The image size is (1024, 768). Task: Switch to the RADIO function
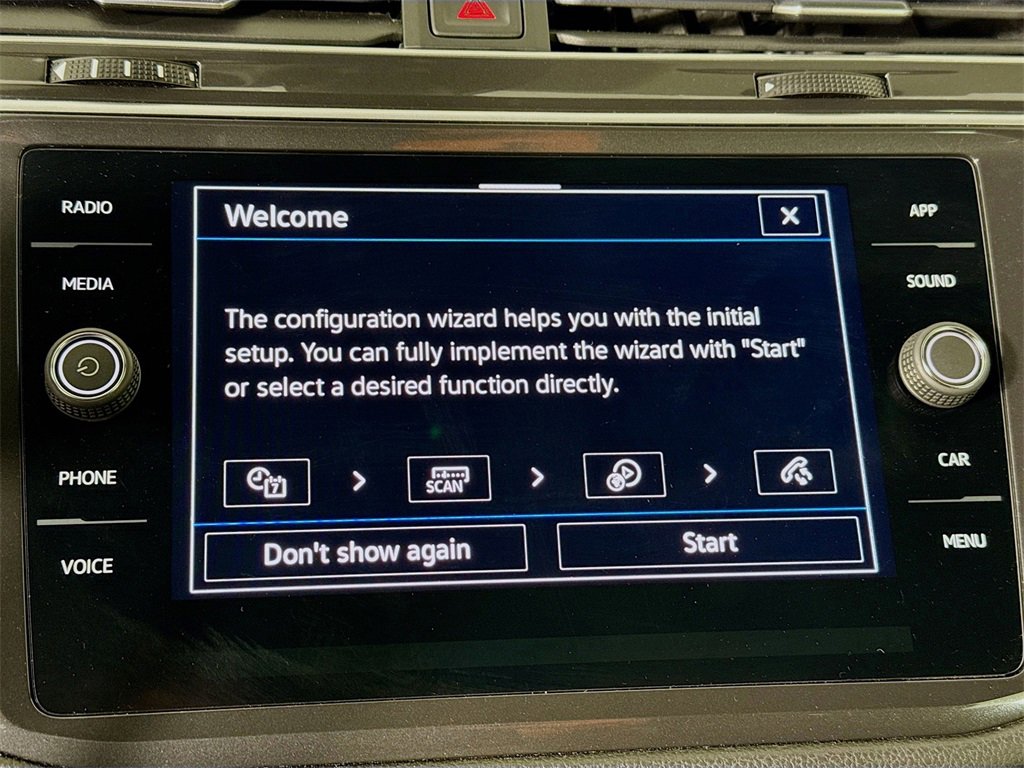point(87,208)
